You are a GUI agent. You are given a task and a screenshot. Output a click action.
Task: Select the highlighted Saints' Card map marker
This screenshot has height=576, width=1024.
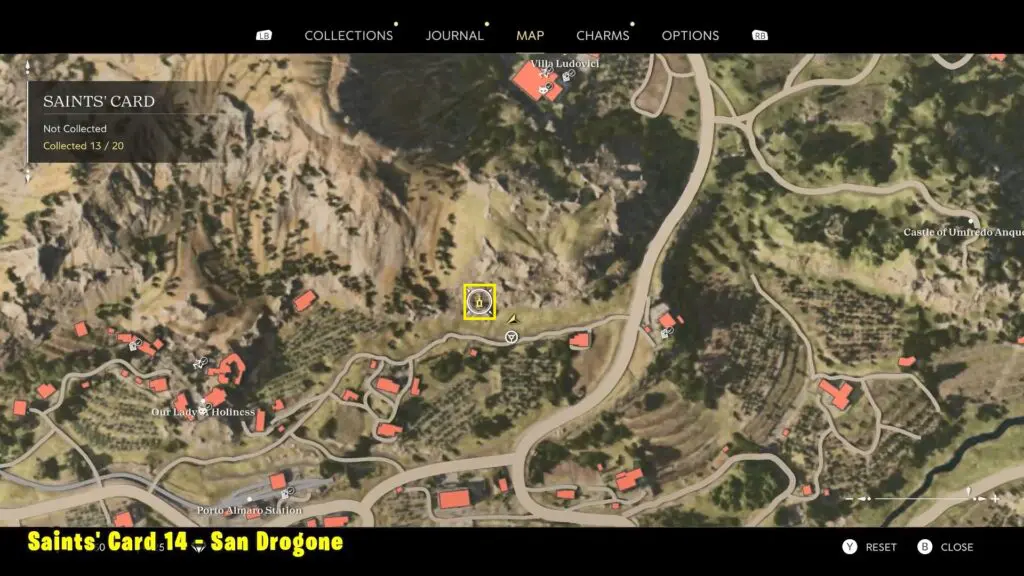480,301
